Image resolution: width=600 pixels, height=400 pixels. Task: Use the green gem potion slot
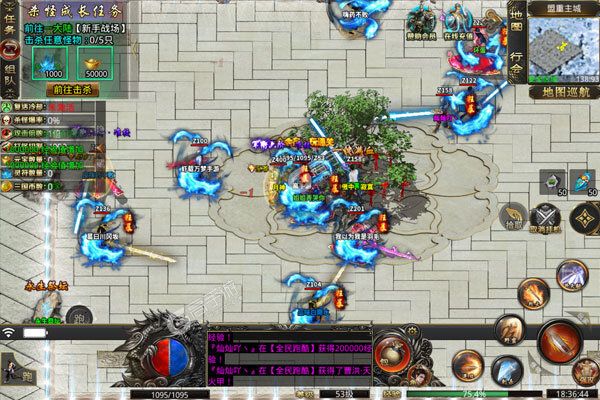pyautogui.click(x=552, y=182)
